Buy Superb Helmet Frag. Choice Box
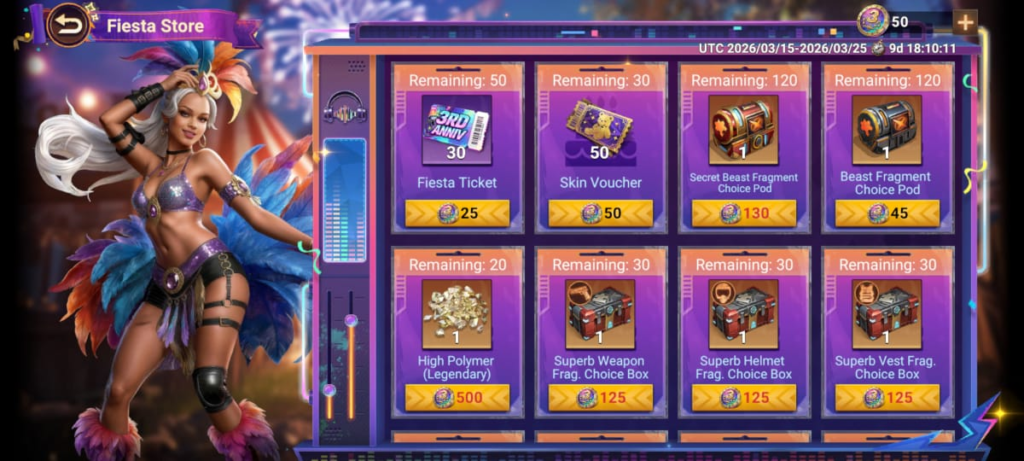 tap(744, 398)
